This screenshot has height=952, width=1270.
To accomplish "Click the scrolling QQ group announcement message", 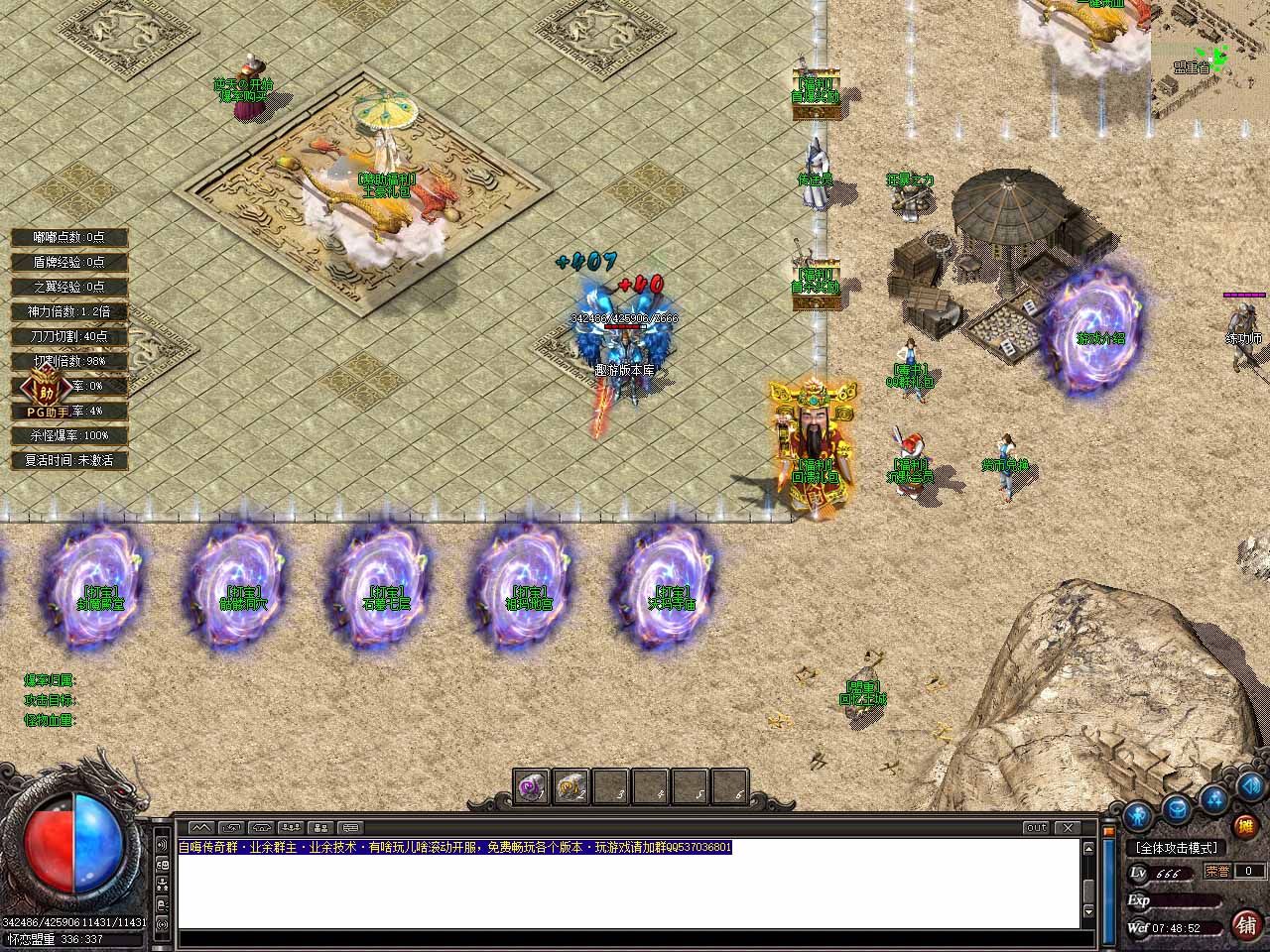I will [454, 848].
